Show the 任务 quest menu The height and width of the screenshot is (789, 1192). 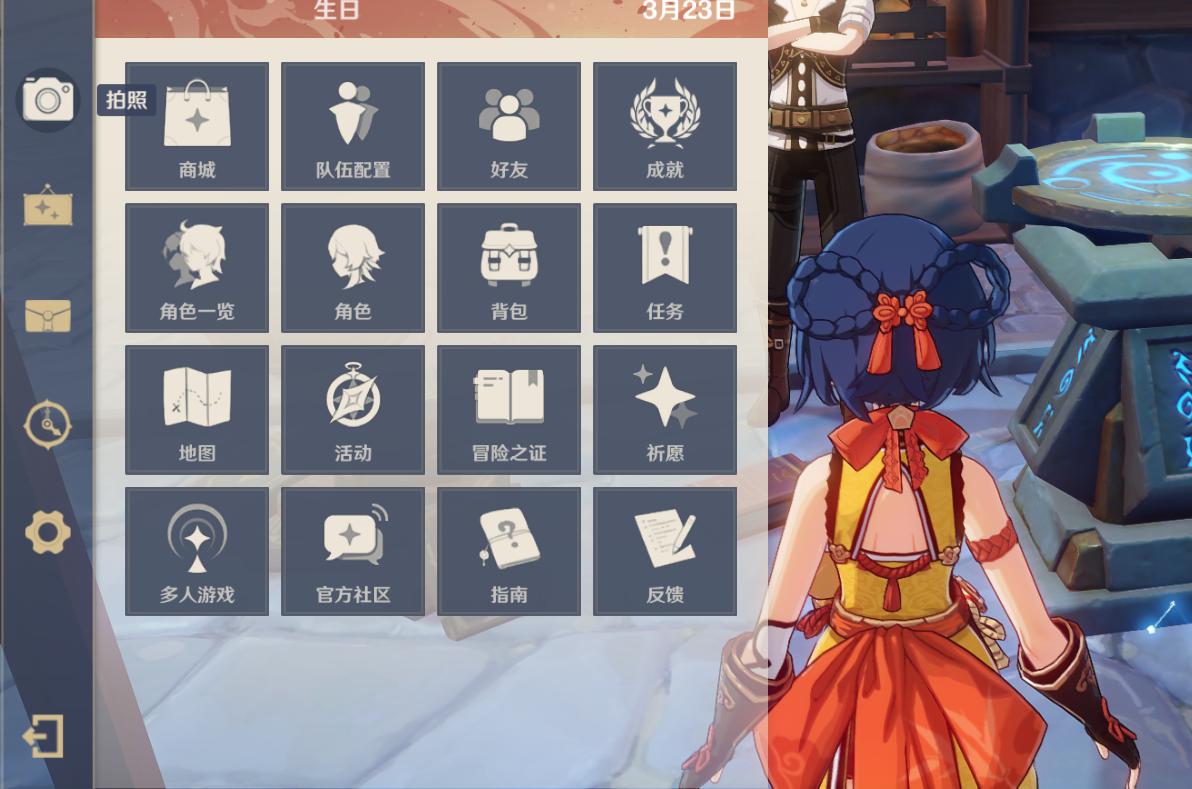[x=665, y=268]
